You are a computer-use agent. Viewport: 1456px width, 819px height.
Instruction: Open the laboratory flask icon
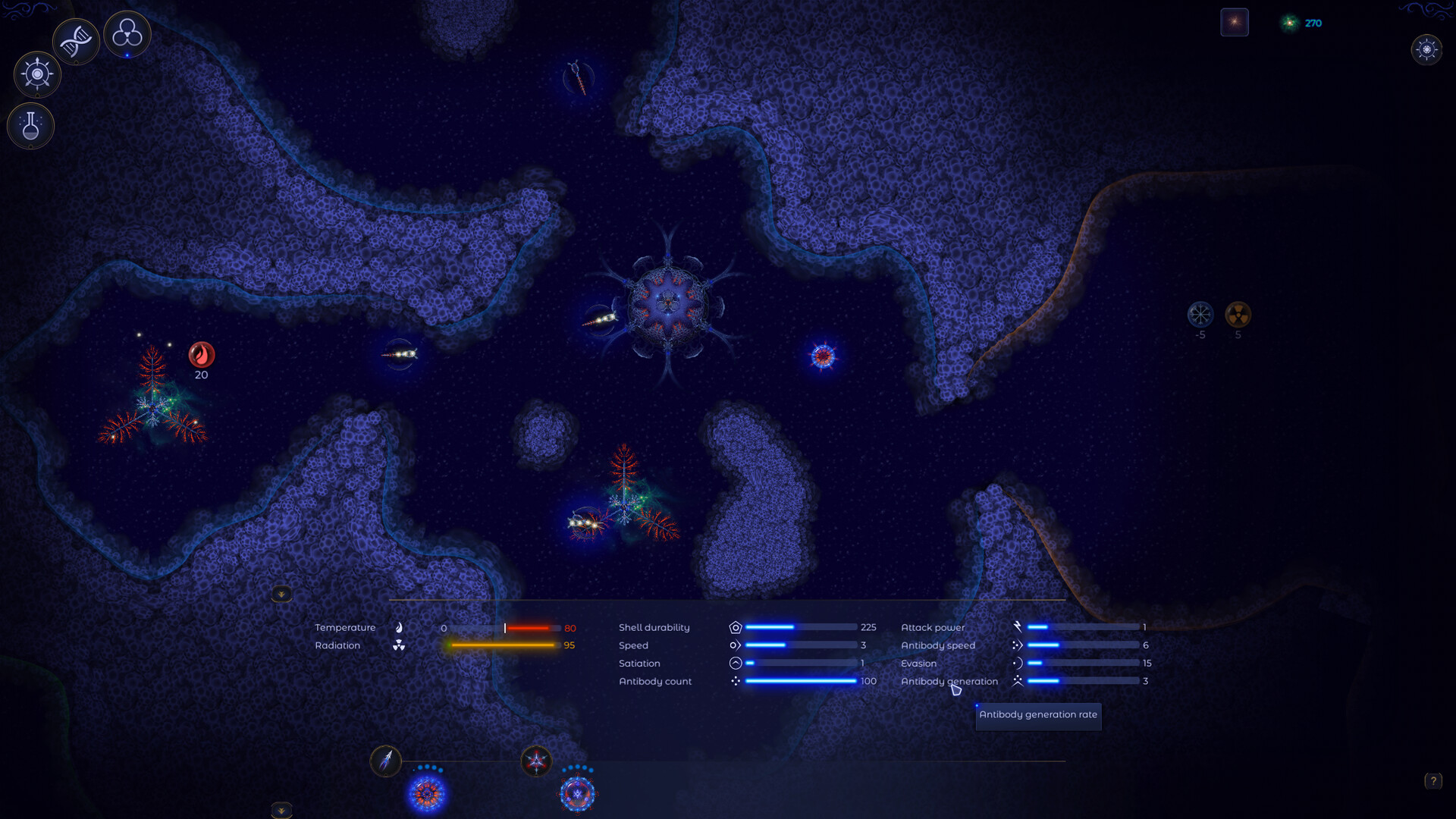click(x=30, y=125)
